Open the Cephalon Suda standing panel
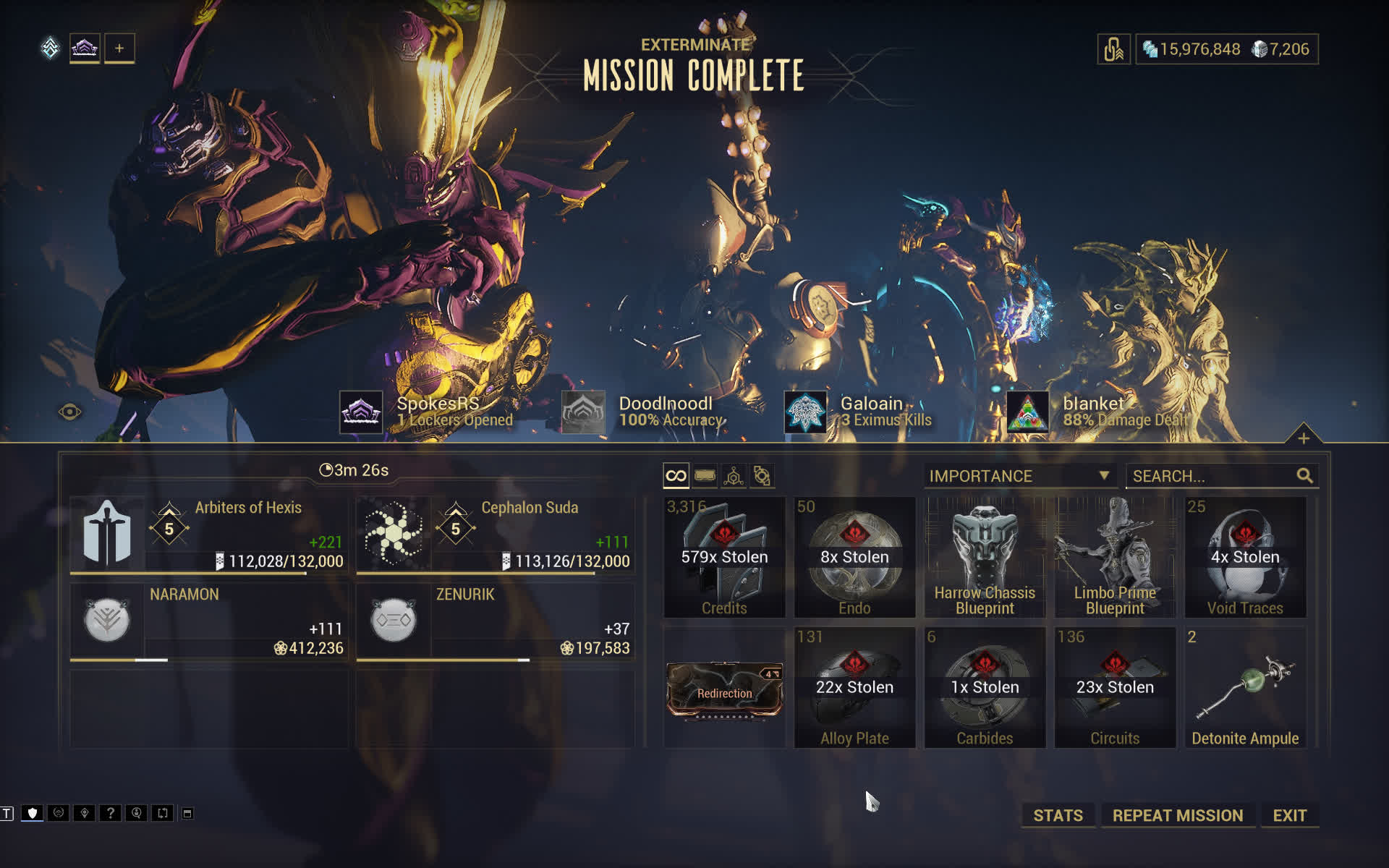Image resolution: width=1389 pixels, height=868 pixels. click(x=495, y=535)
